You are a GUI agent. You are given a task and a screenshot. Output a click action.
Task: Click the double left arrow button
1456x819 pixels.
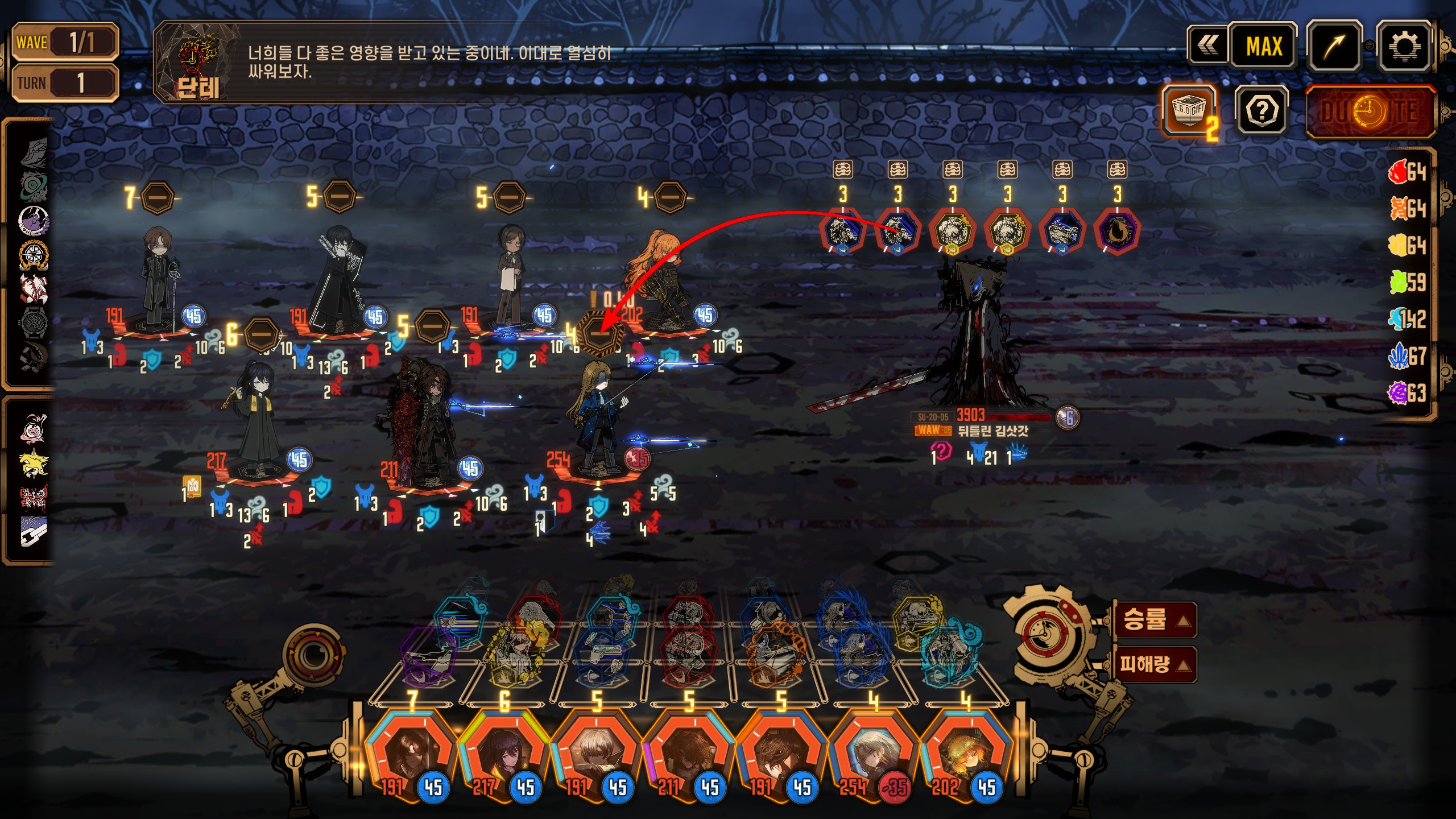click(x=1207, y=46)
